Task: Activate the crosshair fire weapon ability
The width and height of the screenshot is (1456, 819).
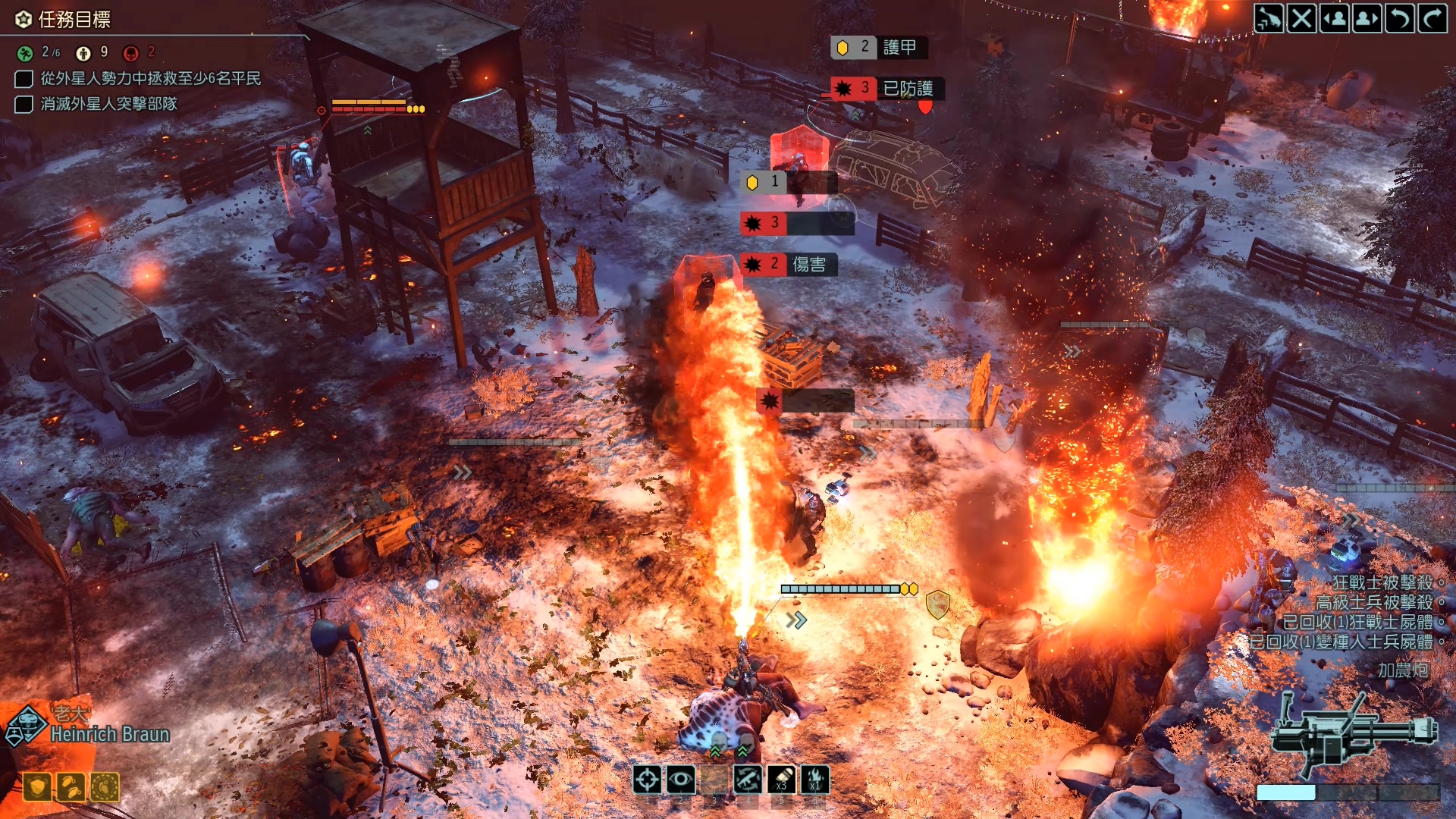Action: pos(647,779)
